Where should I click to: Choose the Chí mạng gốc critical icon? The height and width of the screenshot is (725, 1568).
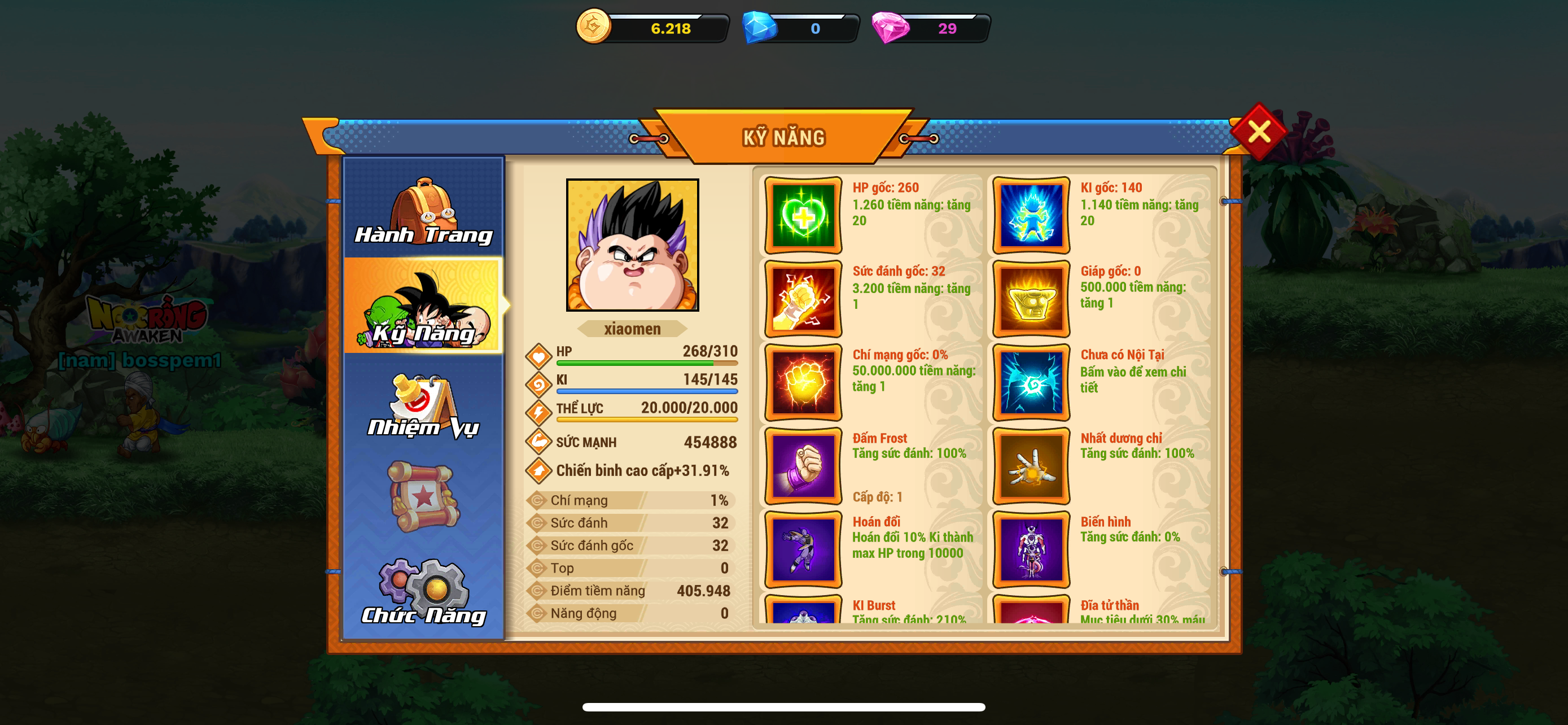tap(804, 382)
